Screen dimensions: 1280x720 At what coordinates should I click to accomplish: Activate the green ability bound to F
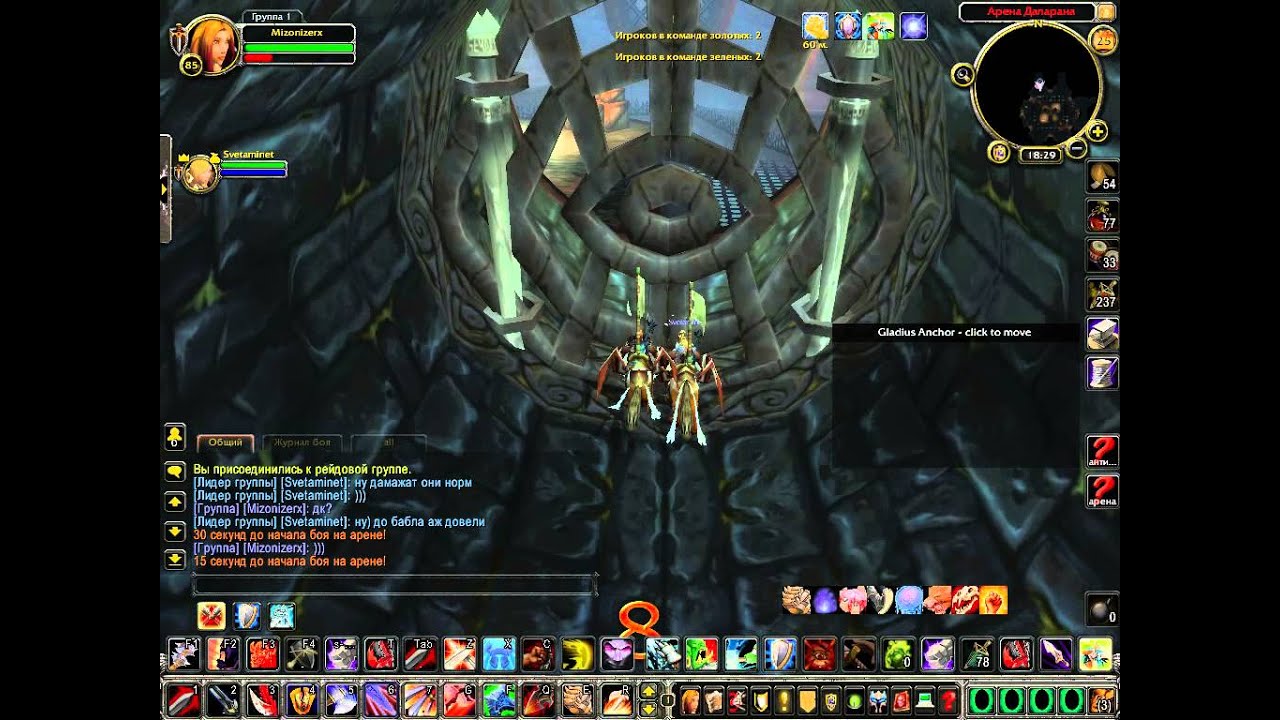pos(498,697)
